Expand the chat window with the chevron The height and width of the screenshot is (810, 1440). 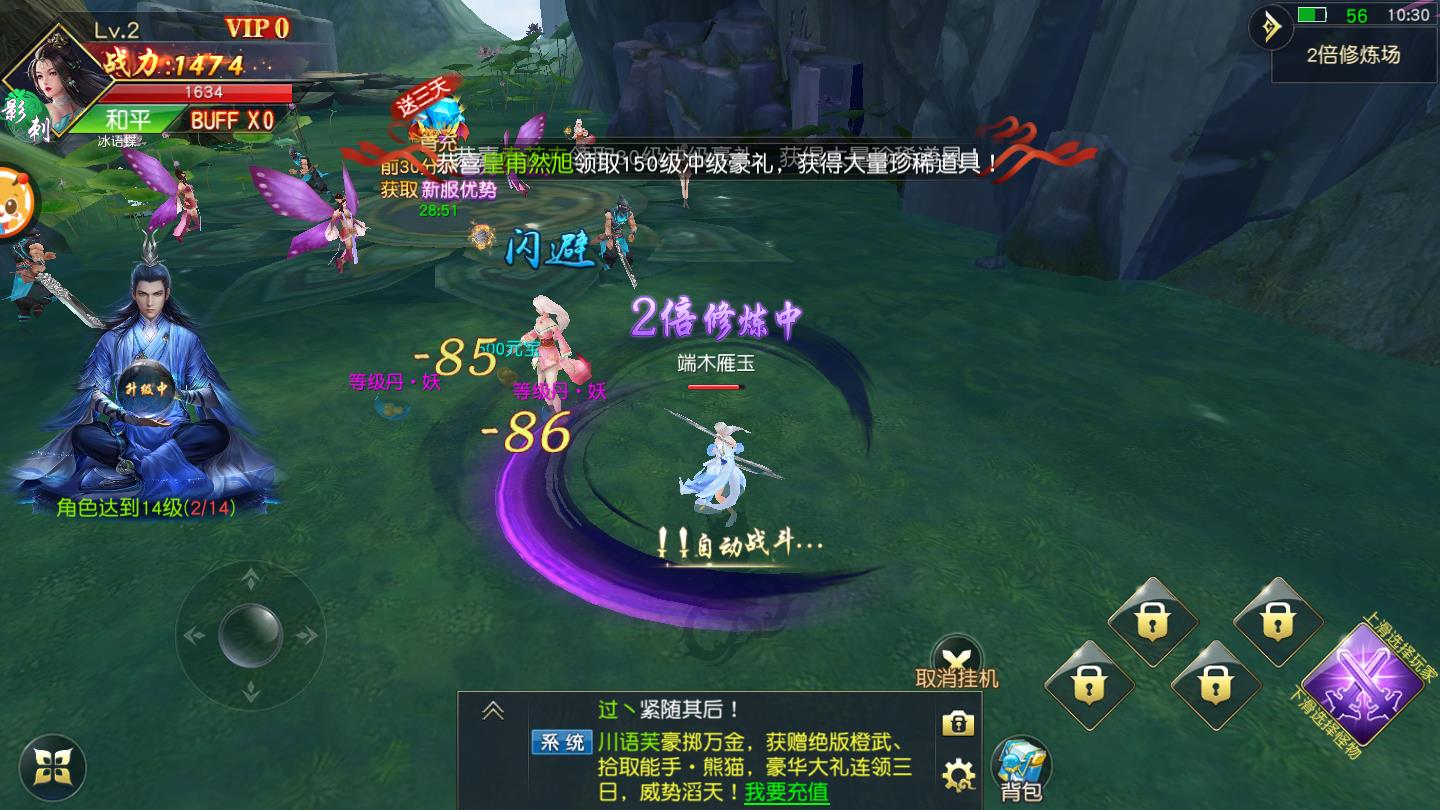point(491,710)
